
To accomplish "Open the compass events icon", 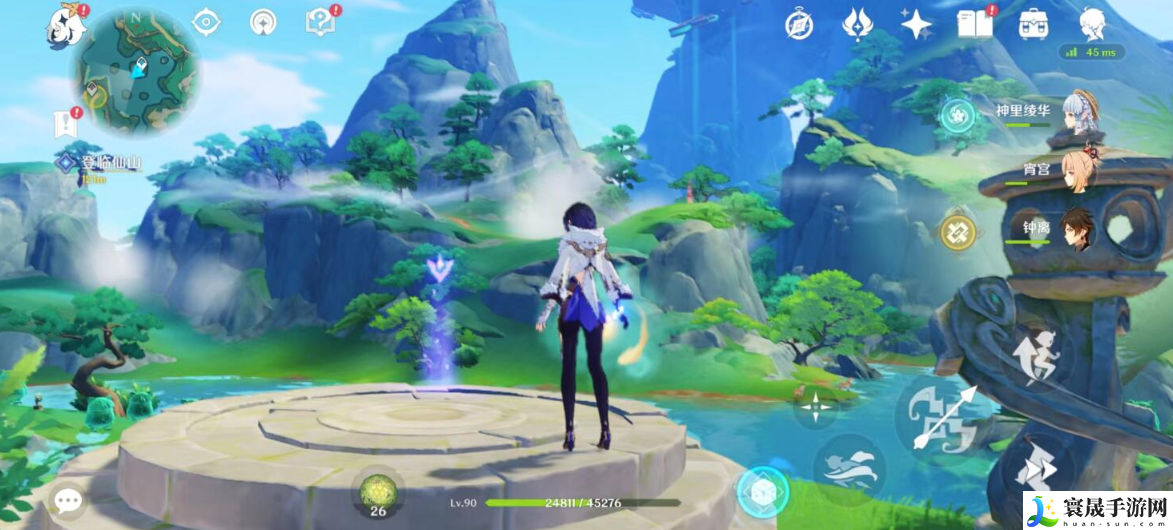I will [800, 24].
